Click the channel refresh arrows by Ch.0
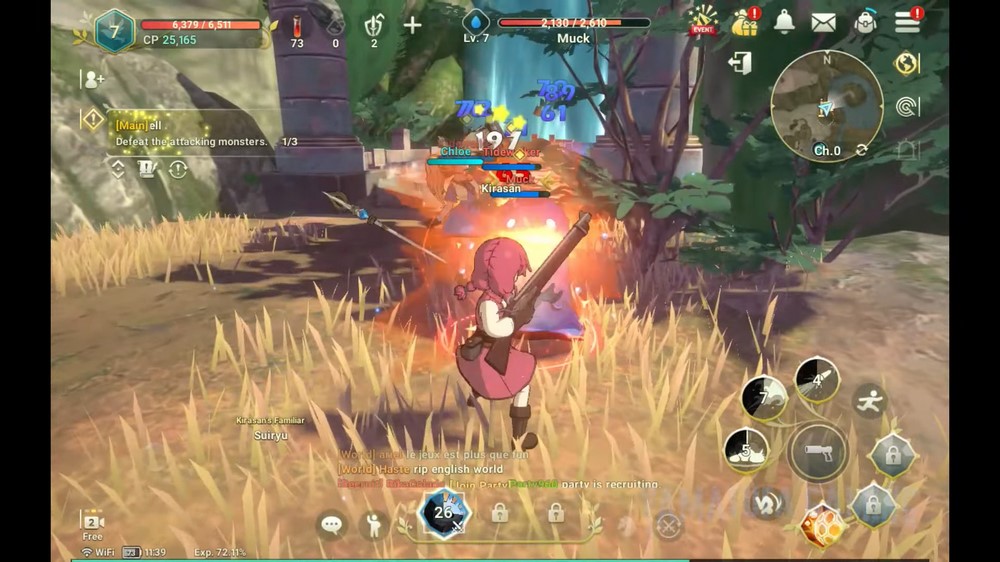 coord(861,150)
